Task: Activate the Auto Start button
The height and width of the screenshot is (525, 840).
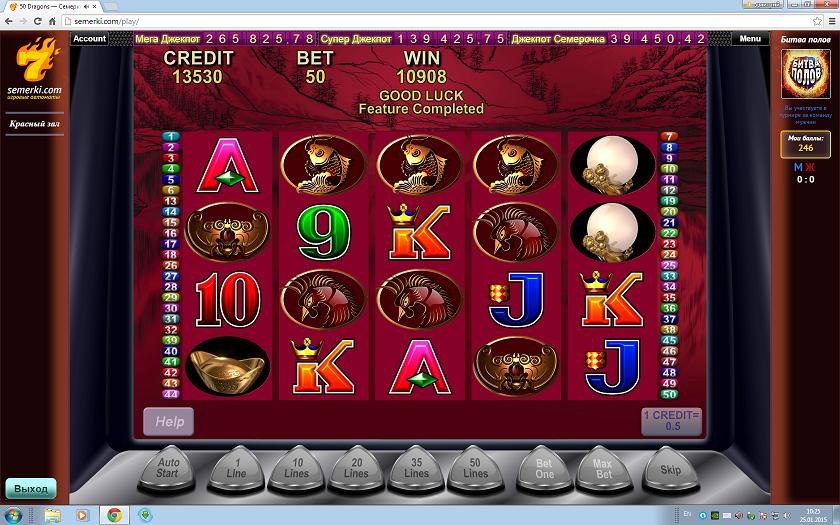Action: [169, 468]
